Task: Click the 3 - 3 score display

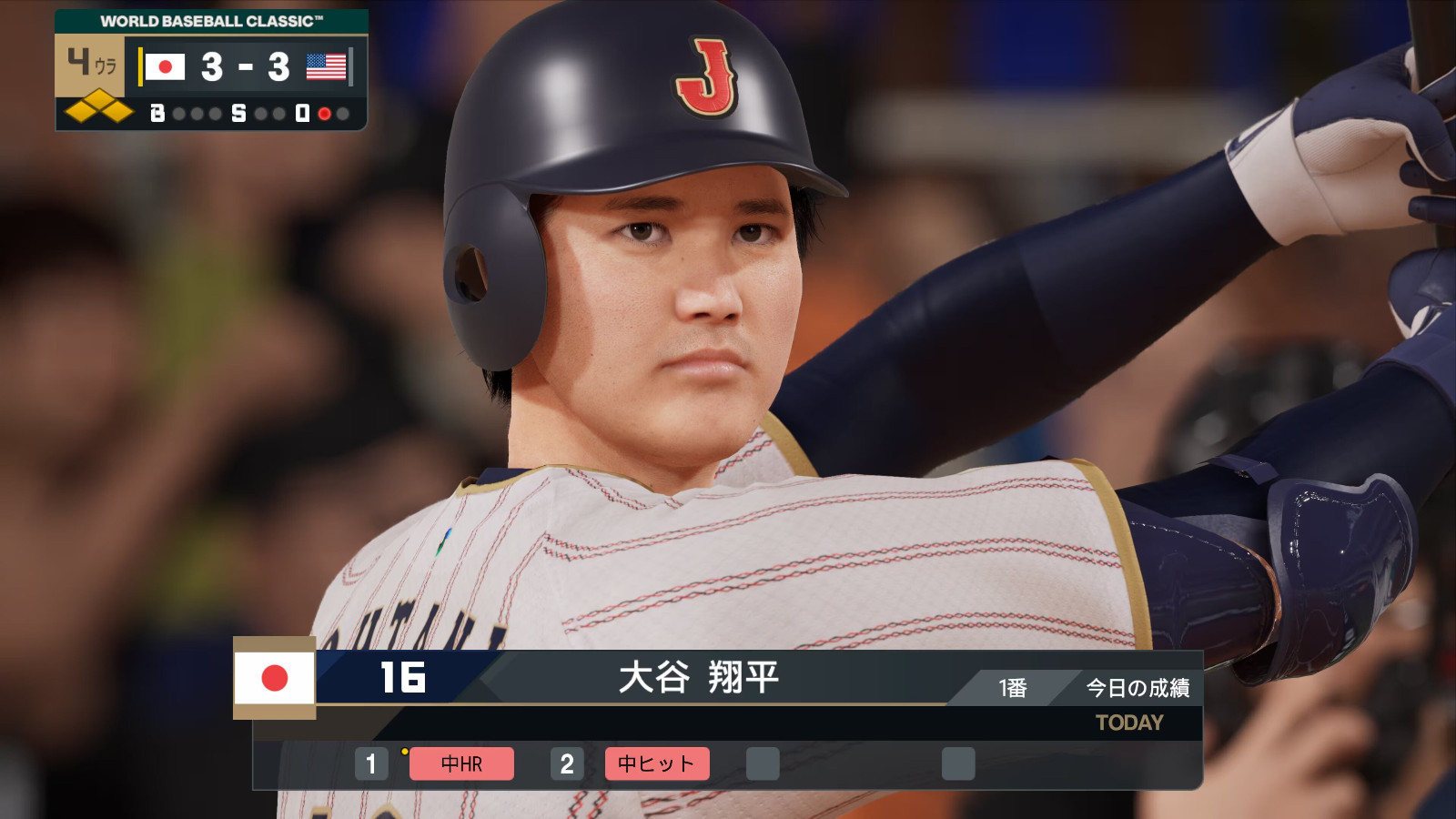Action: click(x=247, y=67)
